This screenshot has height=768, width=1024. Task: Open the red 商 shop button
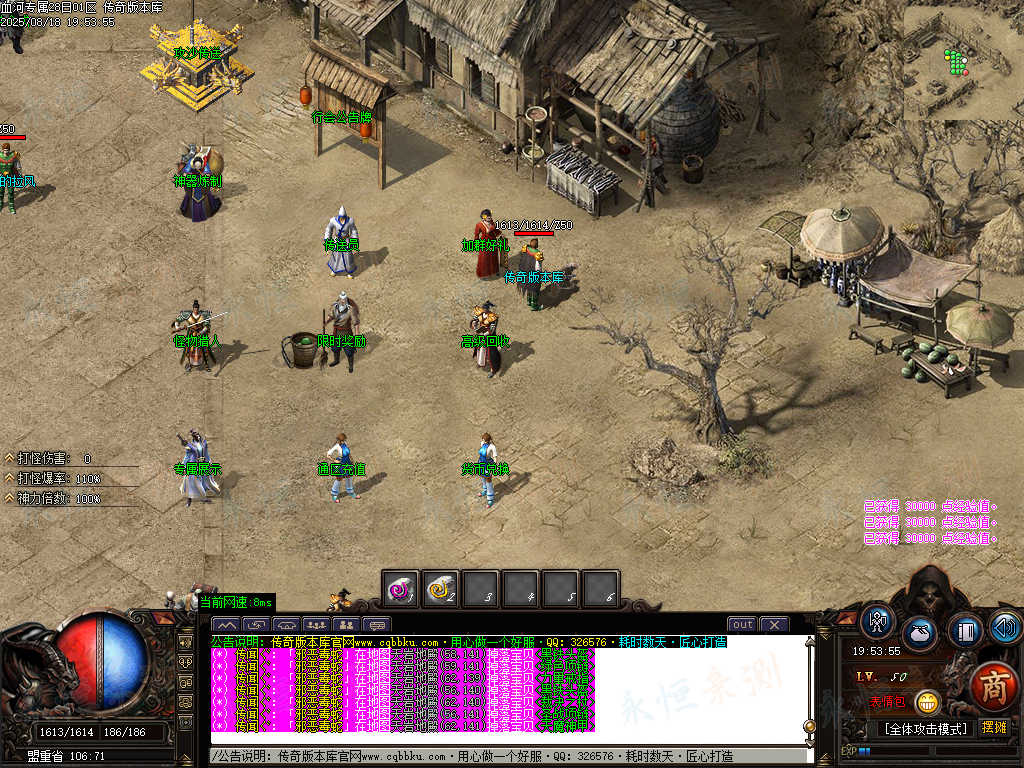pos(993,687)
